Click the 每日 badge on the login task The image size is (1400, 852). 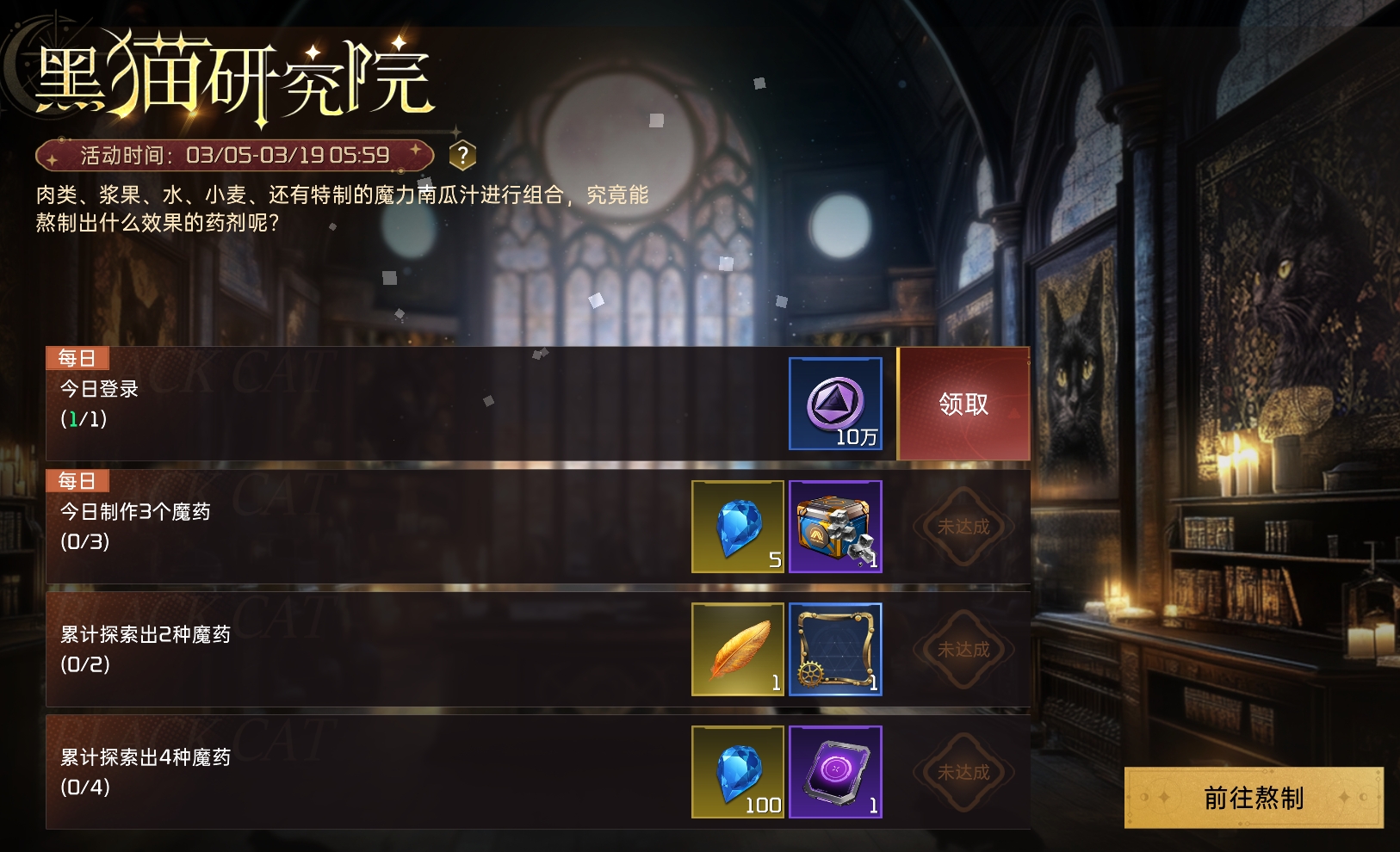click(x=78, y=359)
